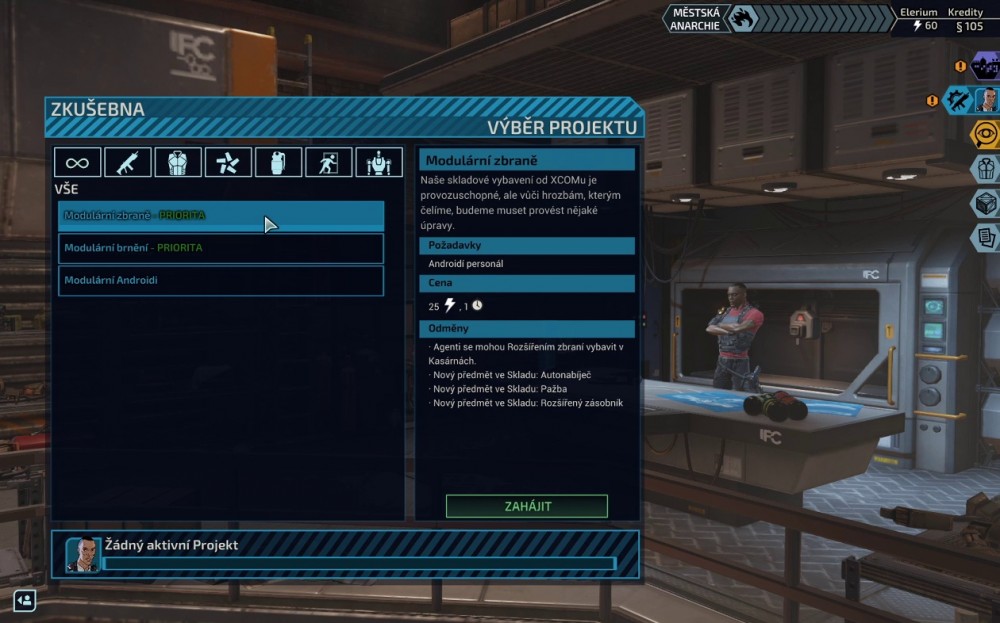Screen dimensions: 1000x623
Task: Show all projects with the infinity filter
Action: point(77,162)
